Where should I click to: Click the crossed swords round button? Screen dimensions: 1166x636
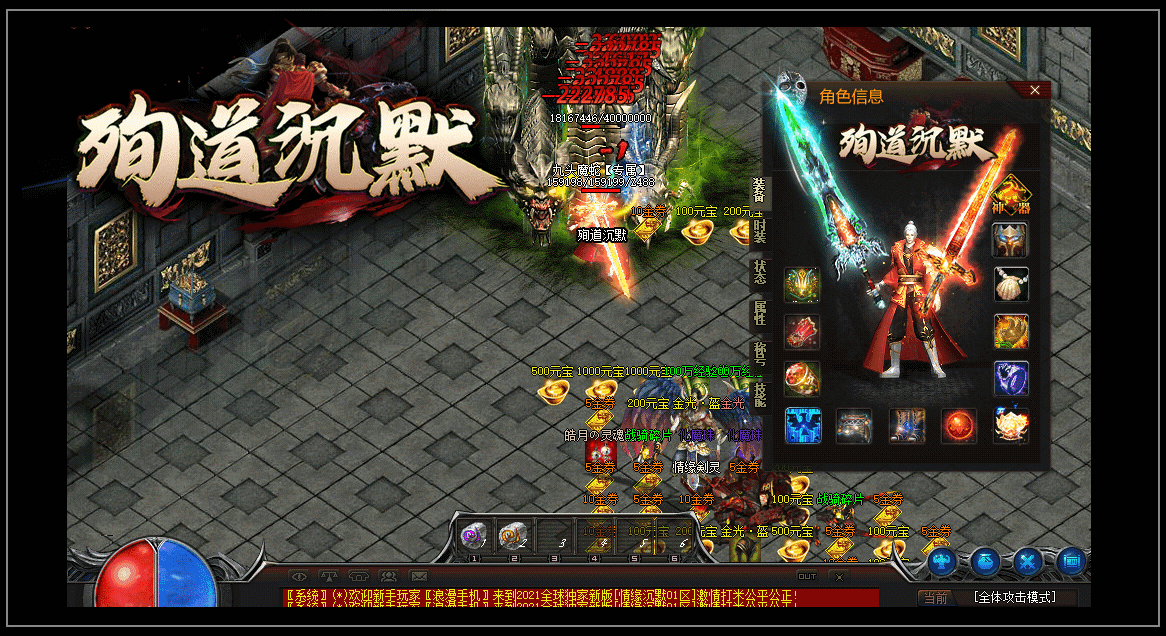point(1028,562)
